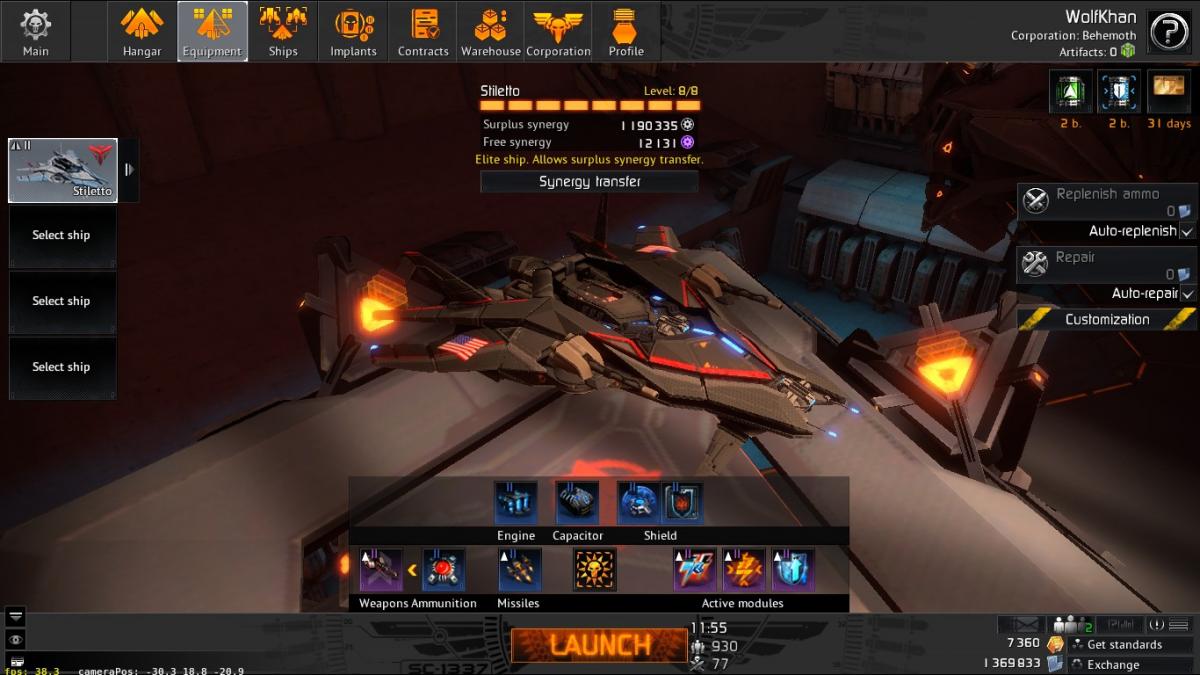This screenshot has height=675, width=1200.
Task: Open the Warehouse tab
Action: pyautogui.click(x=490, y=31)
